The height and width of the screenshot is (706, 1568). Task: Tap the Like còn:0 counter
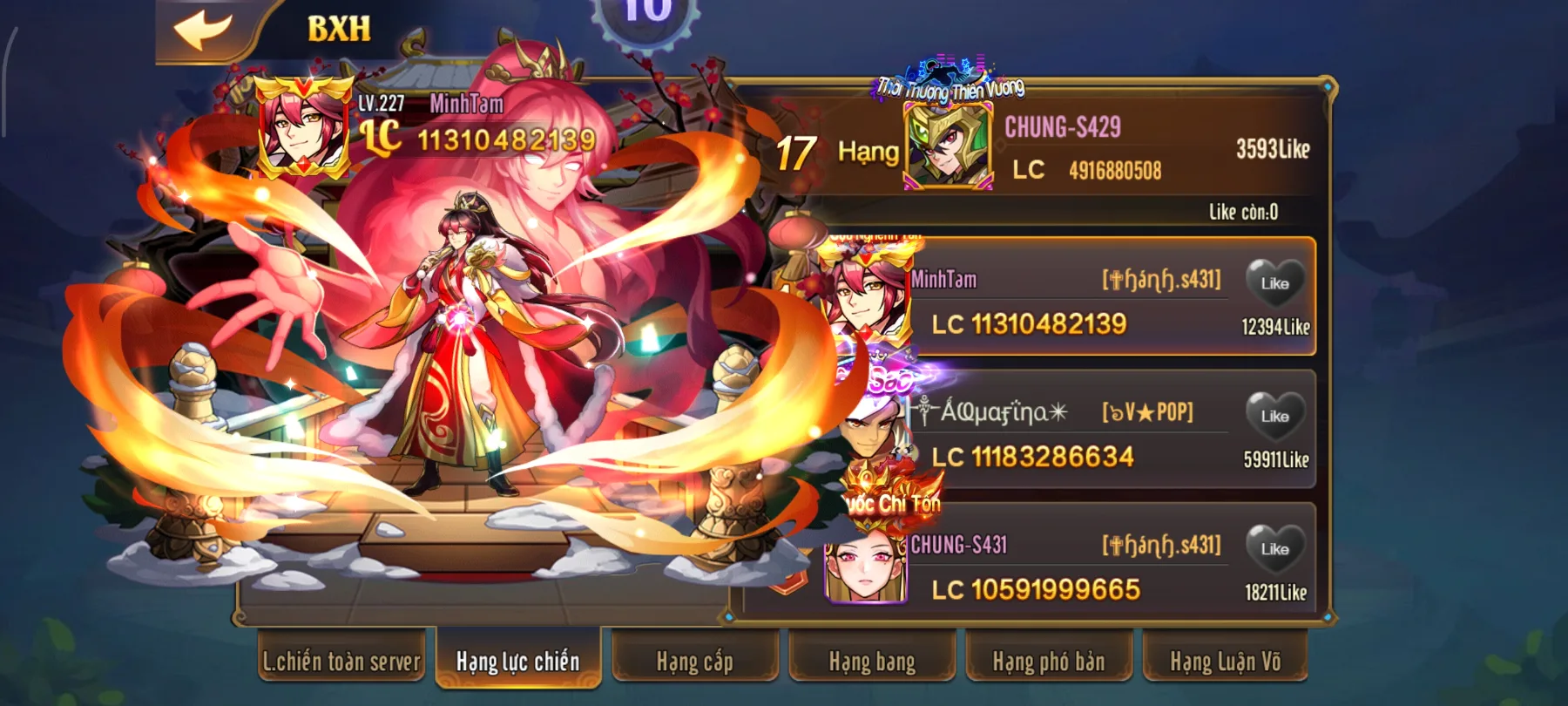1244,212
